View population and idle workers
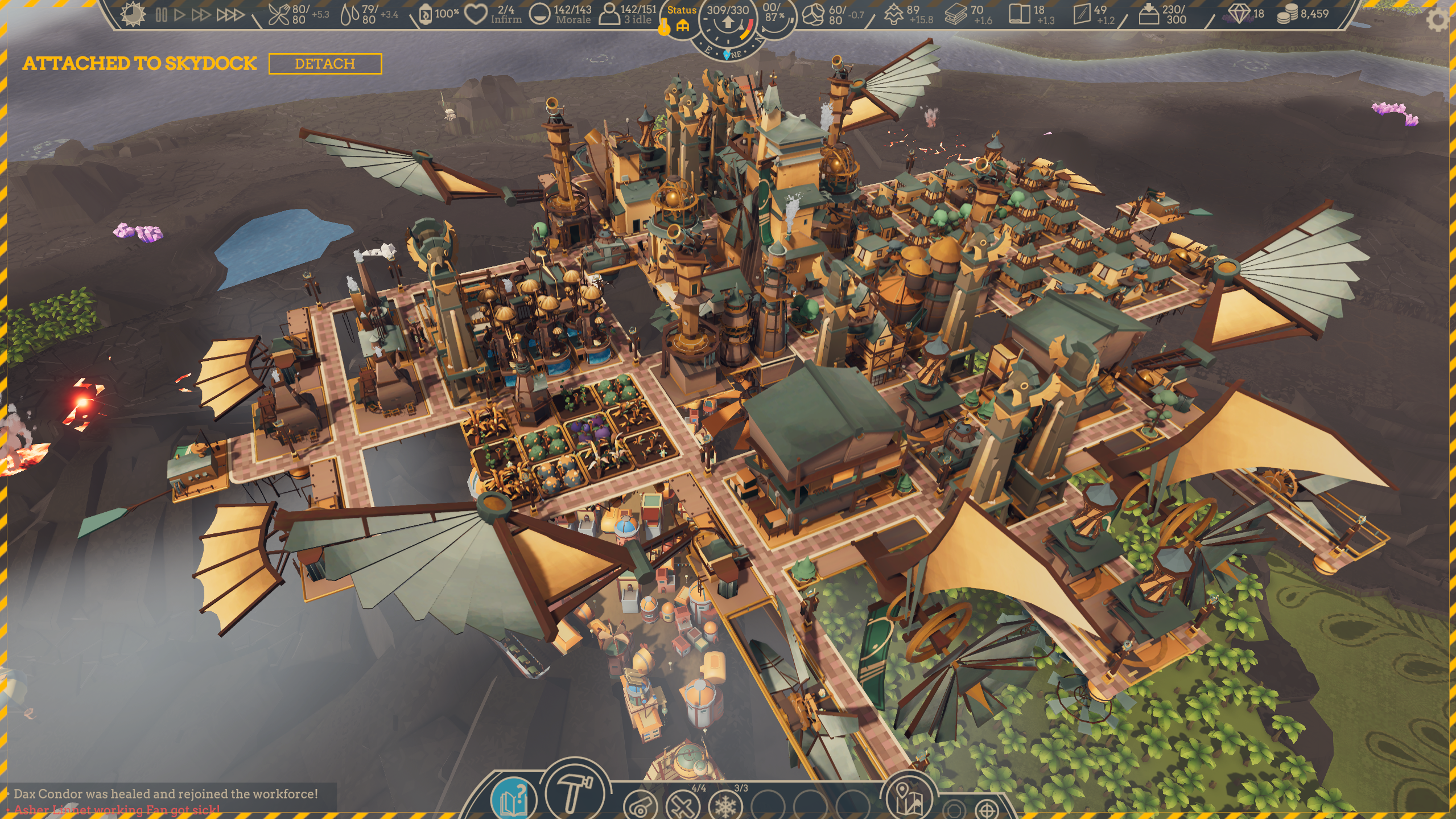The width and height of the screenshot is (1456, 819). coord(609,15)
